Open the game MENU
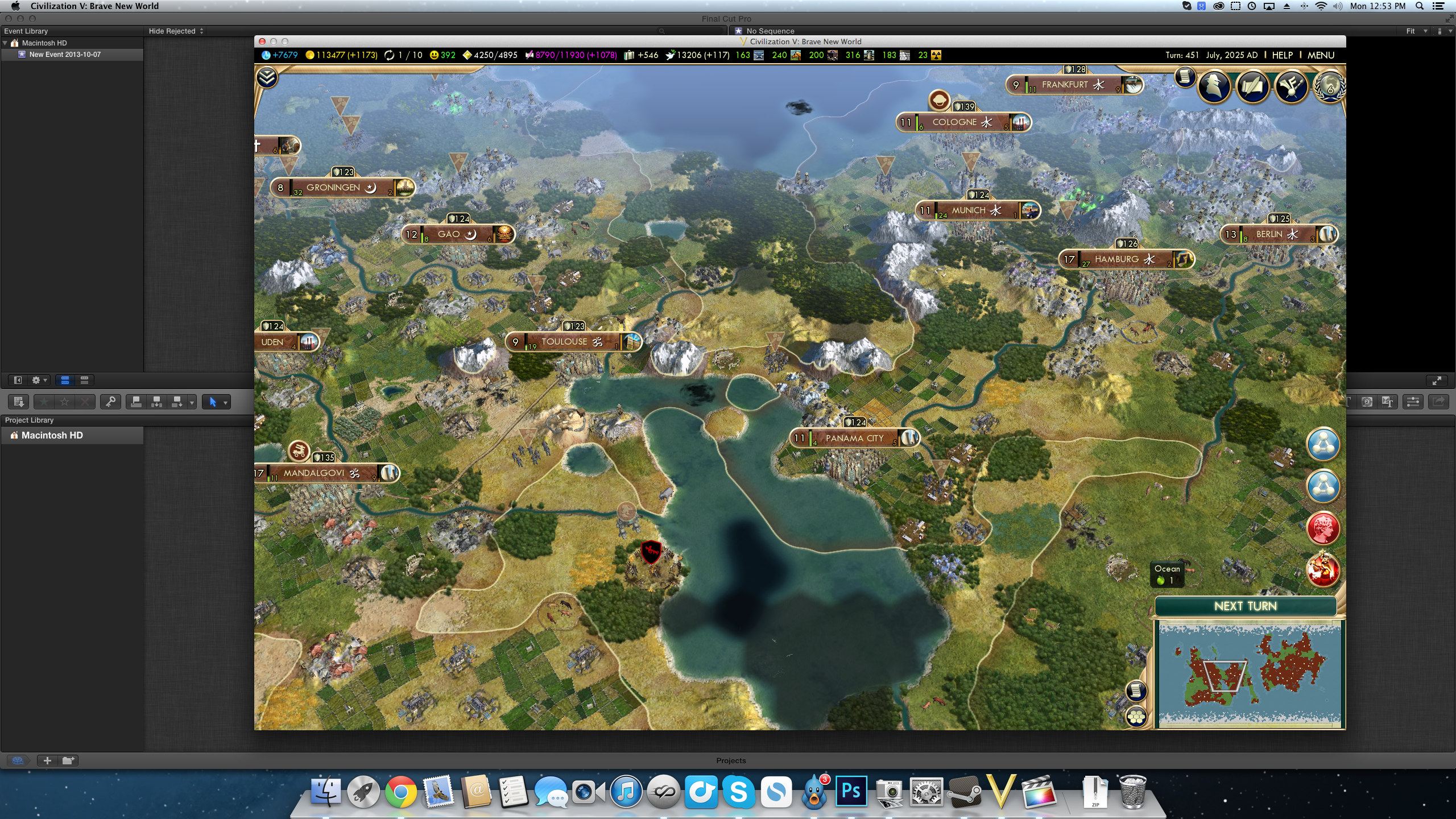 (x=1320, y=55)
